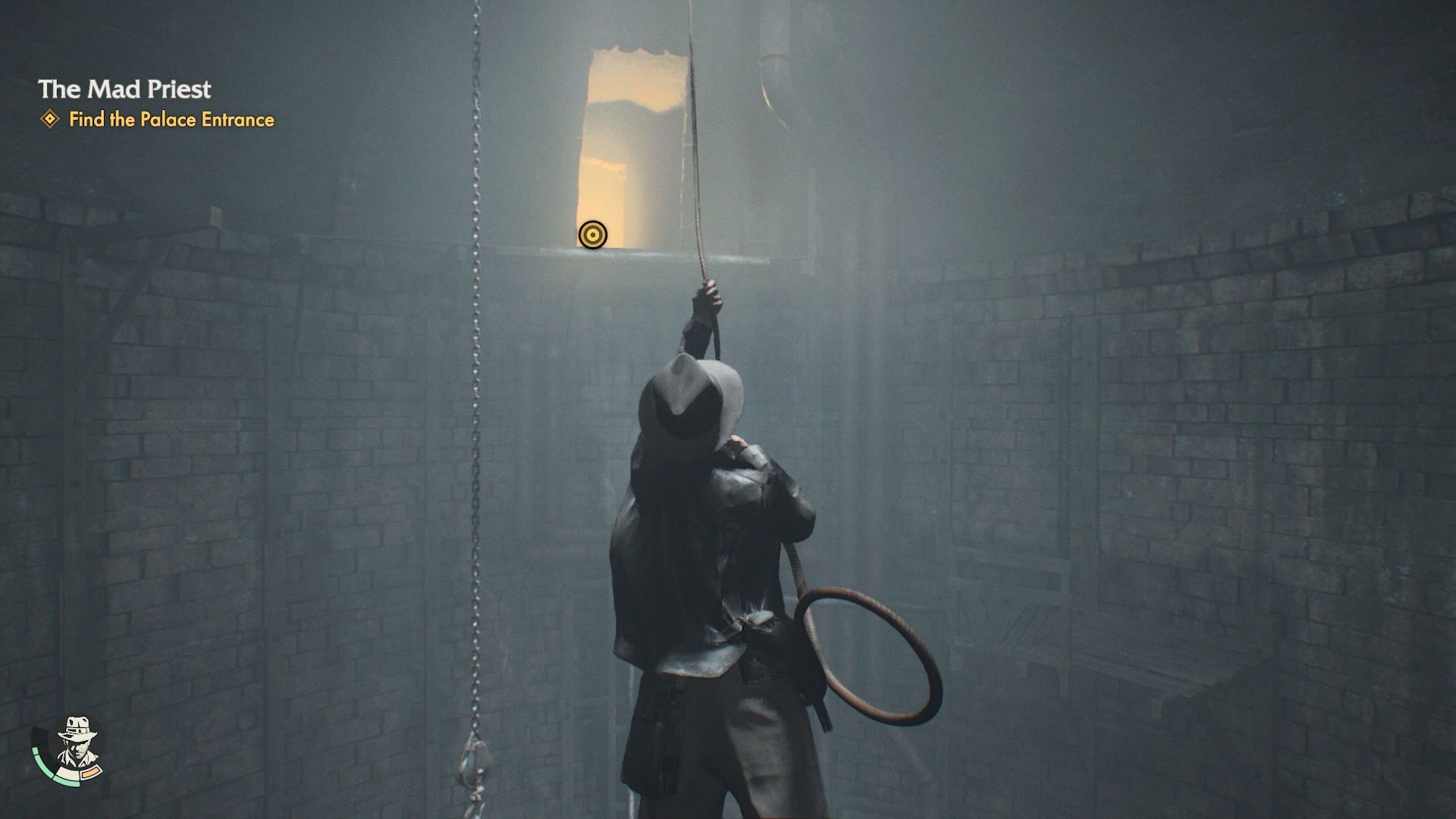Click the diamond objective marker icon
The image size is (1456, 819).
[x=49, y=120]
